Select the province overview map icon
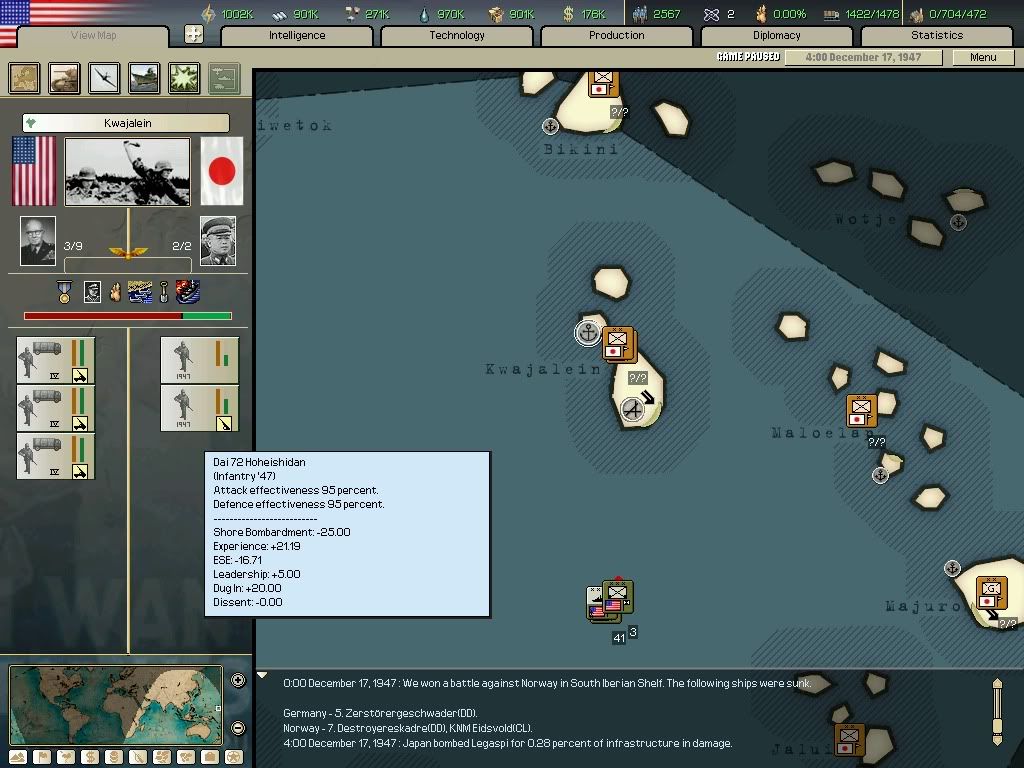 click(x=25, y=78)
